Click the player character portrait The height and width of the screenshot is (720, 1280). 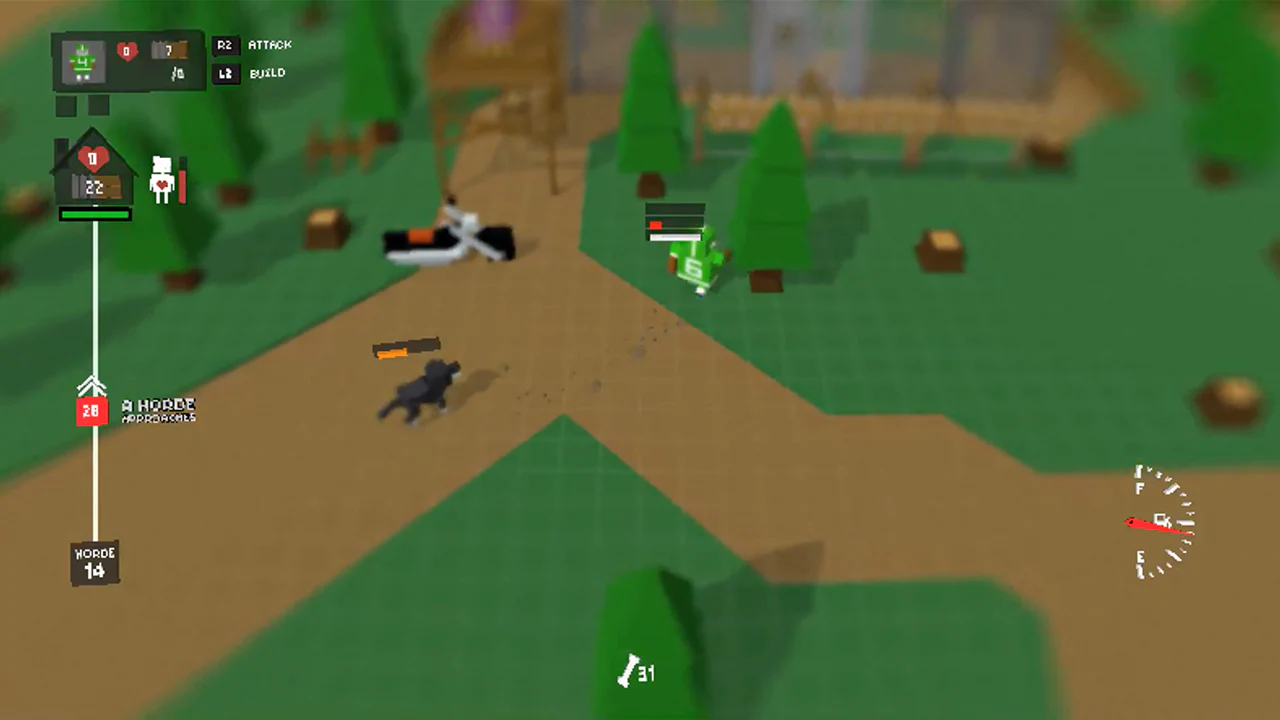[x=82, y=60]
